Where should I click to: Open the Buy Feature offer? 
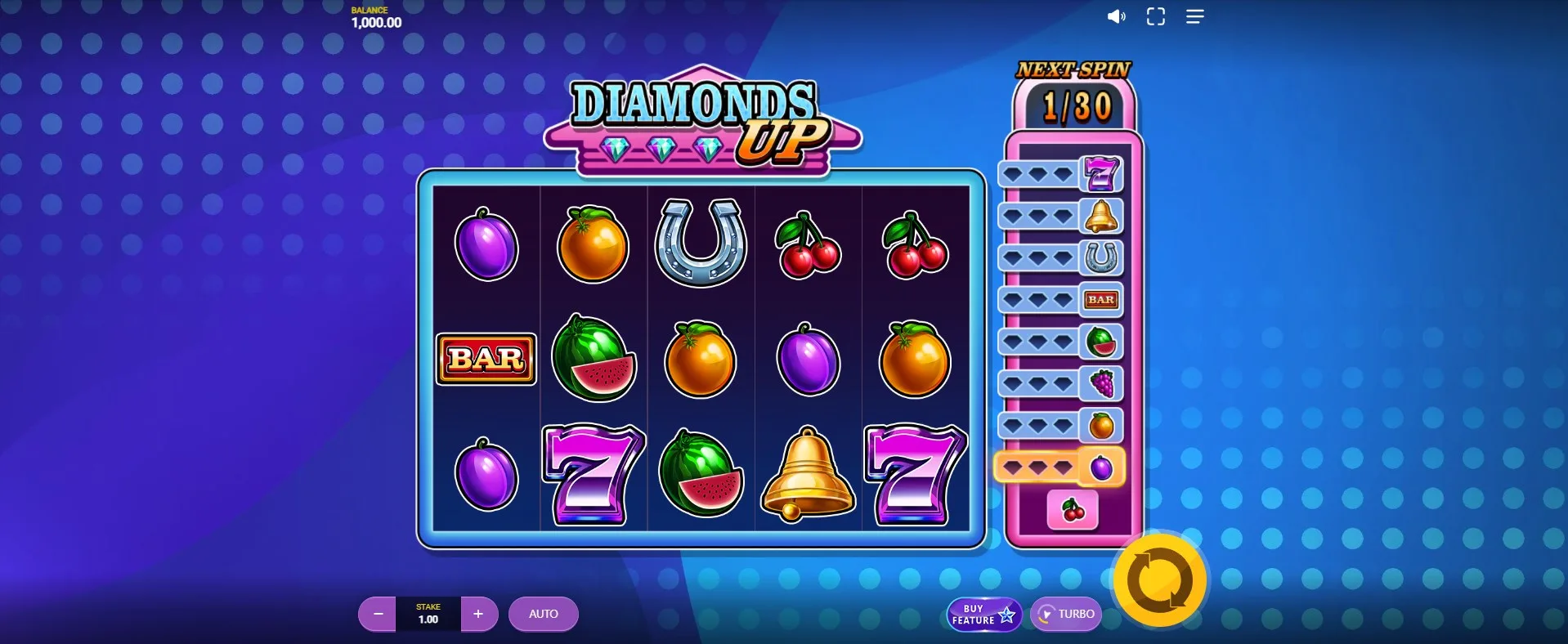click(x=983, y=615)
